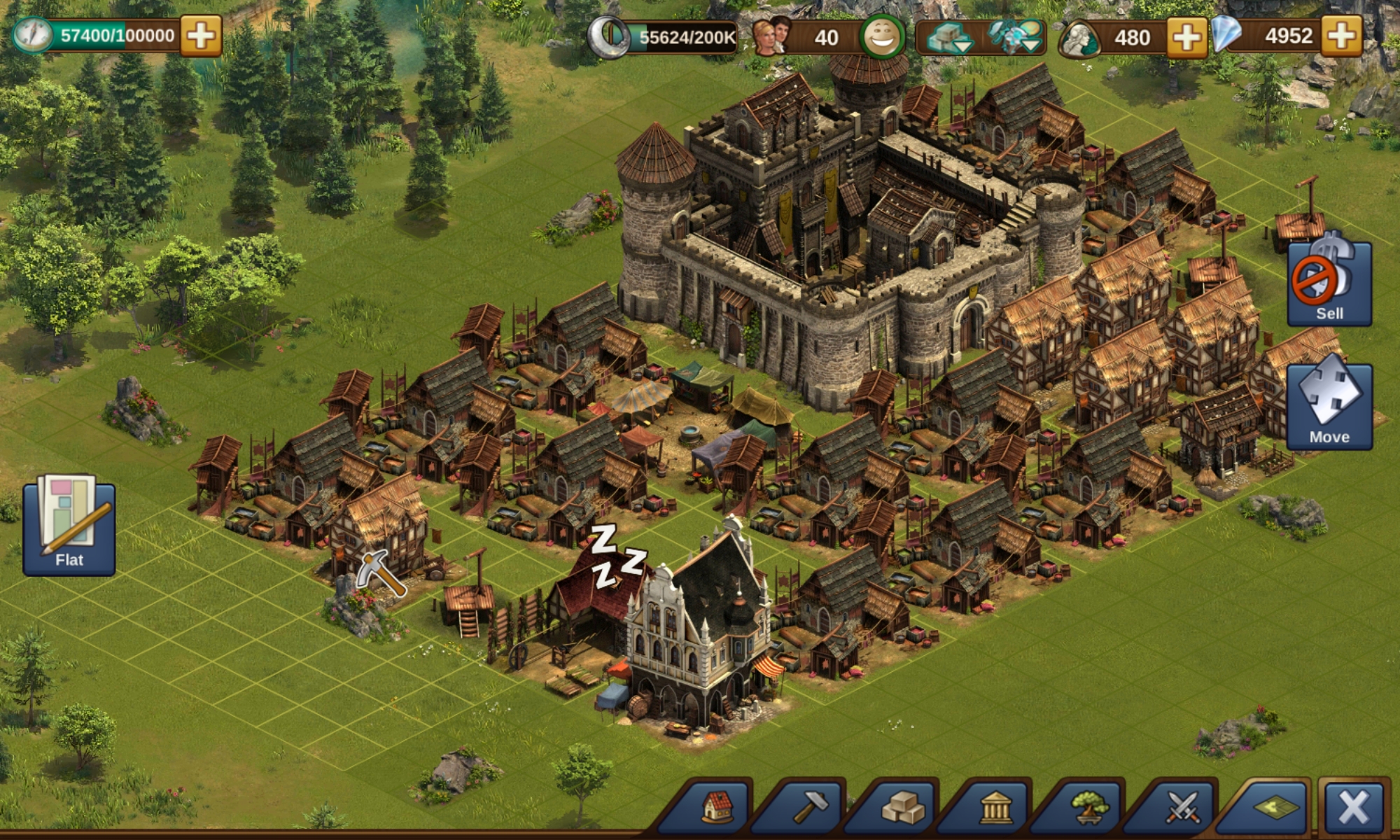Open the Sell mode button
Viewport: 1400px width, 840px height.
pyautogui.click(x=1329, y=283)
